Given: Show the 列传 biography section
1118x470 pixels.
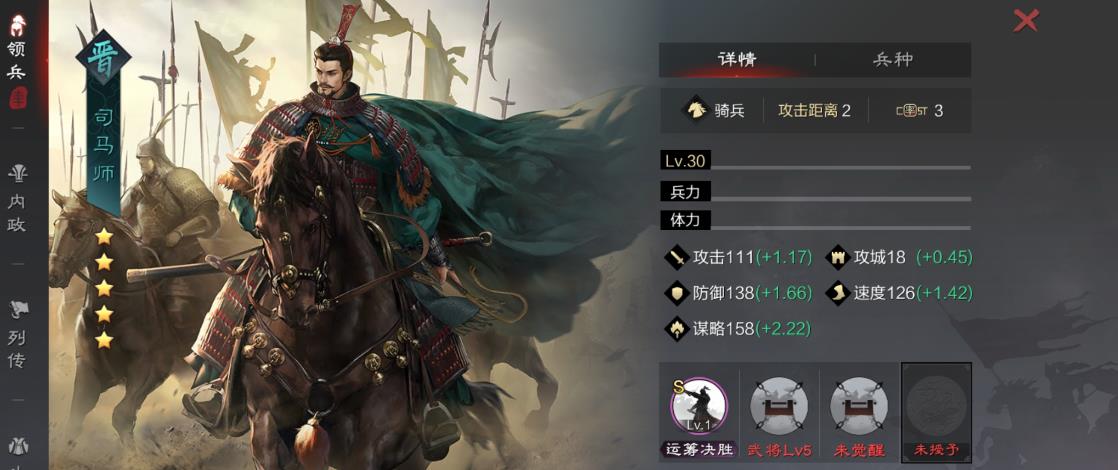Looking at the screenshot, I should click(x=17, y=334).
